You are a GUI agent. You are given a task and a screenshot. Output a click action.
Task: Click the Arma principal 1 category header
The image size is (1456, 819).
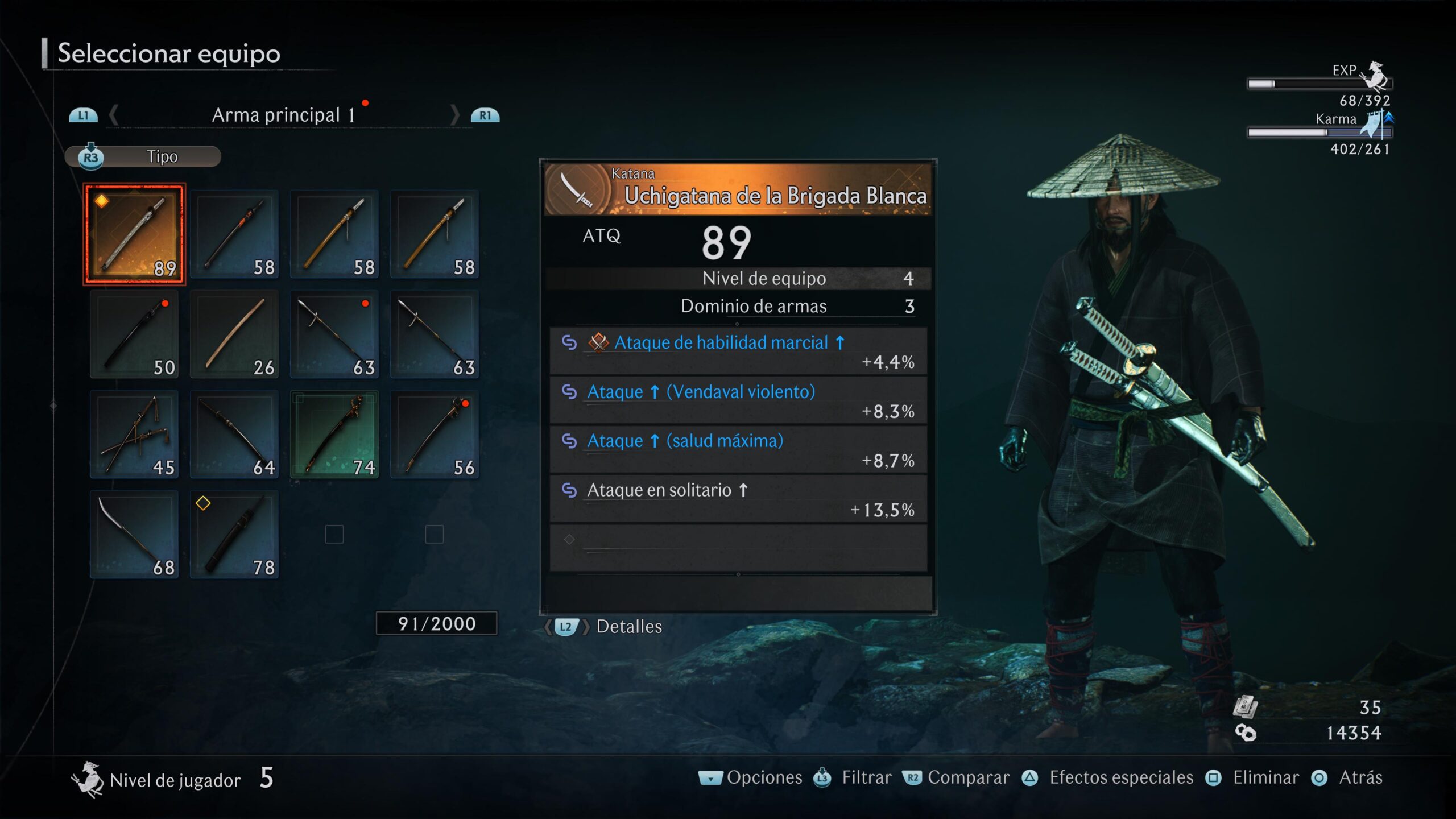point(283,115)
